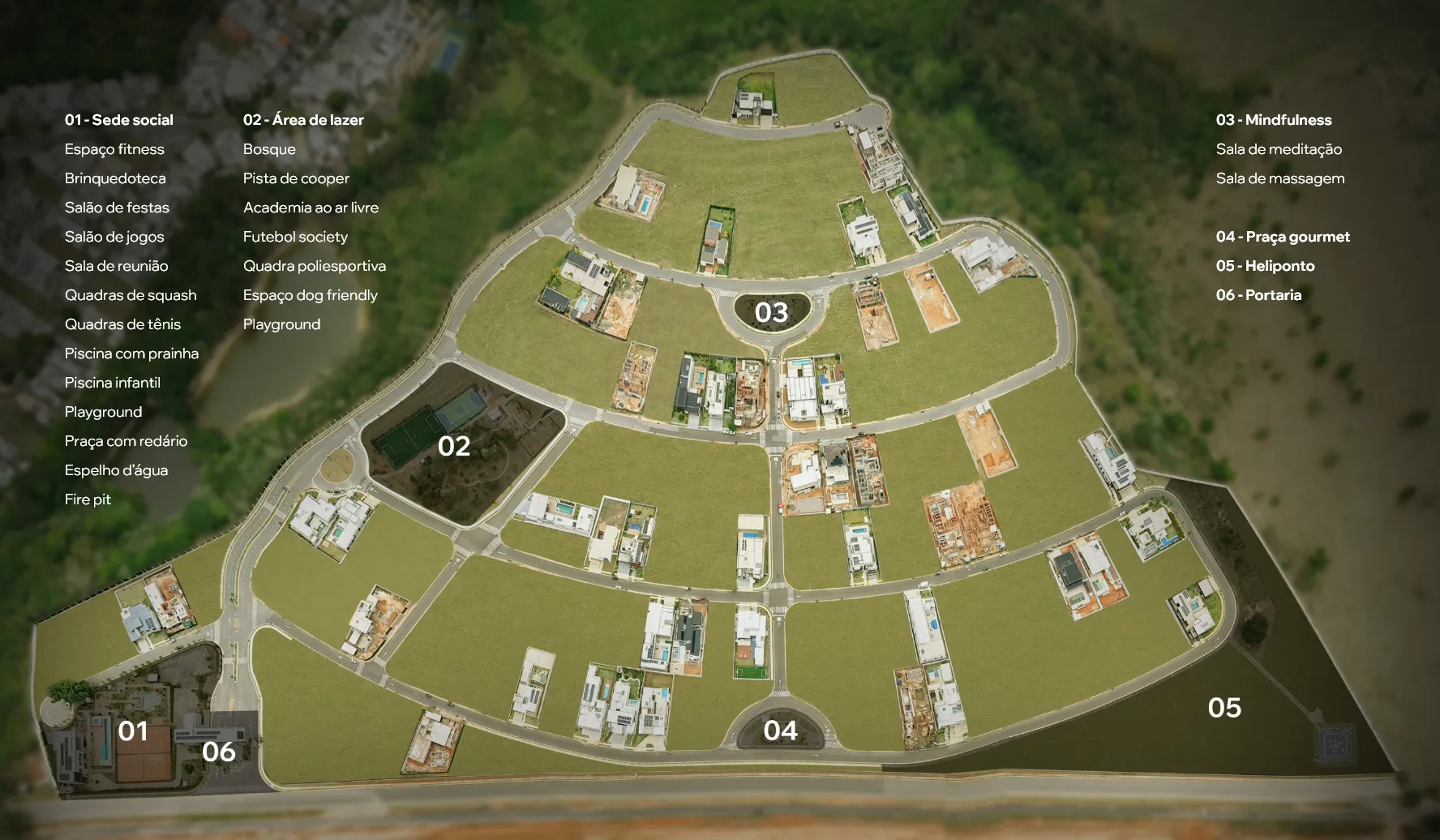Open the '02 - Área de lazer' legend entry

point(303,120)
